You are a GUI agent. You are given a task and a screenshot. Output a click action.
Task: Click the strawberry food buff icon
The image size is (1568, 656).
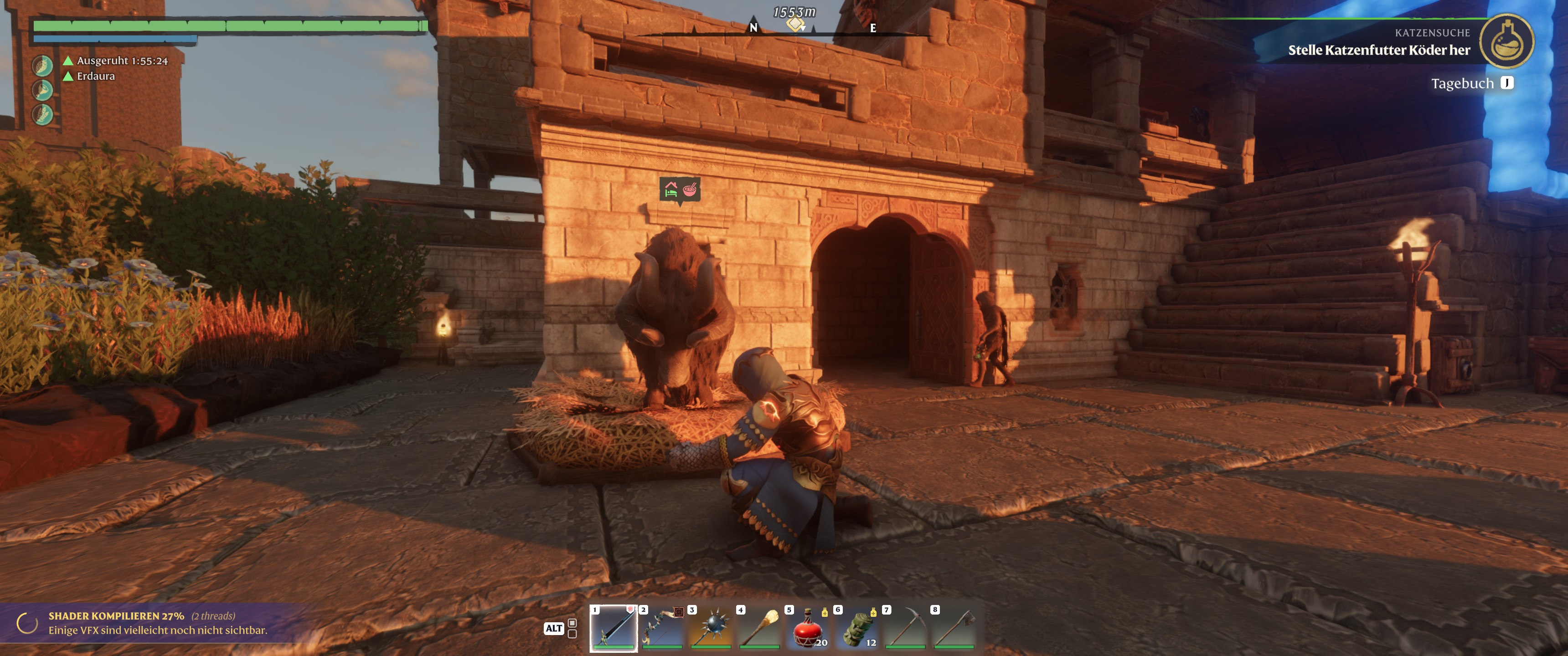point(42,66)
